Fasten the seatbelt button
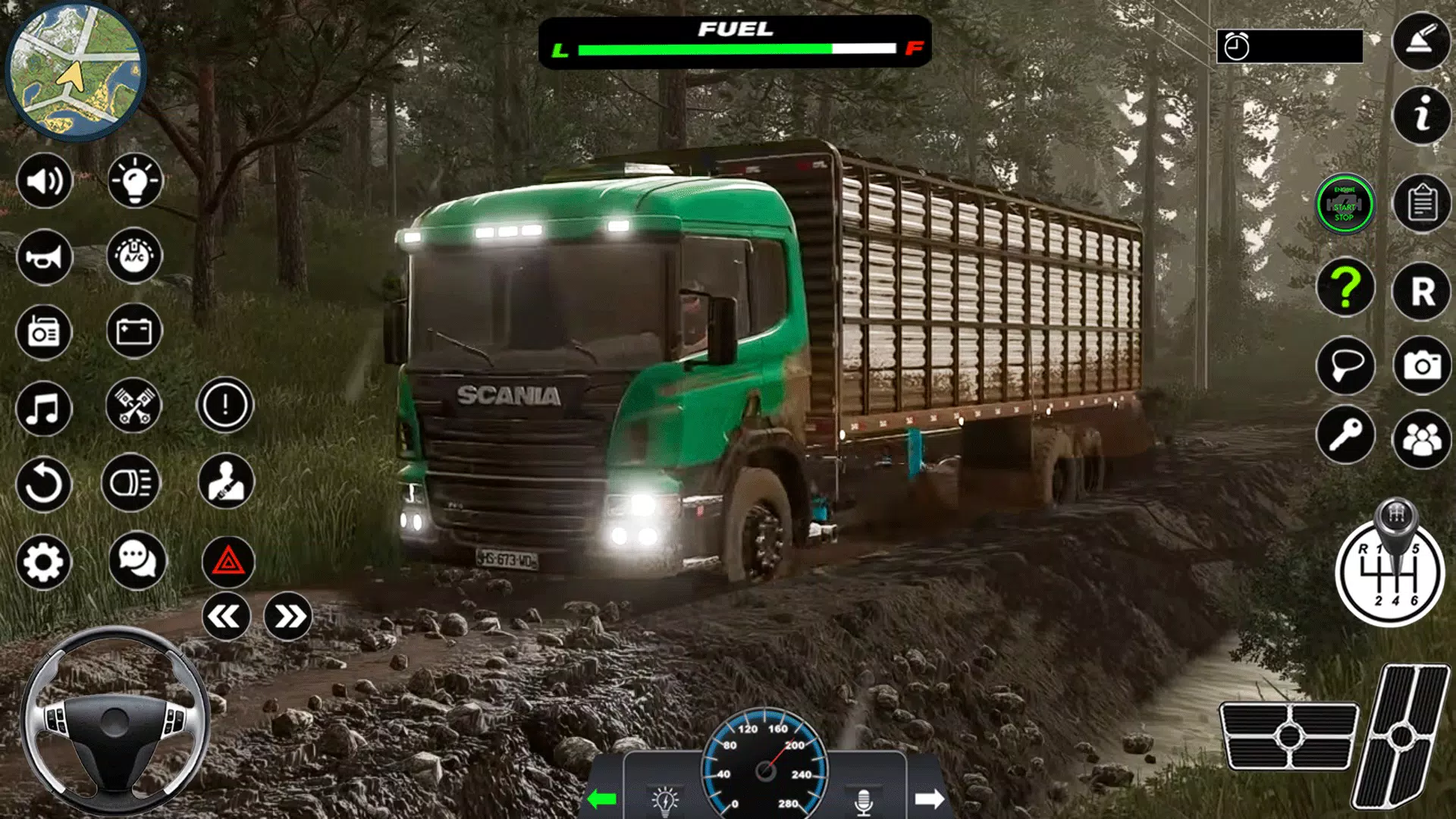The width and height of the screenshot is (1456, 819). [x=225, y=482]
